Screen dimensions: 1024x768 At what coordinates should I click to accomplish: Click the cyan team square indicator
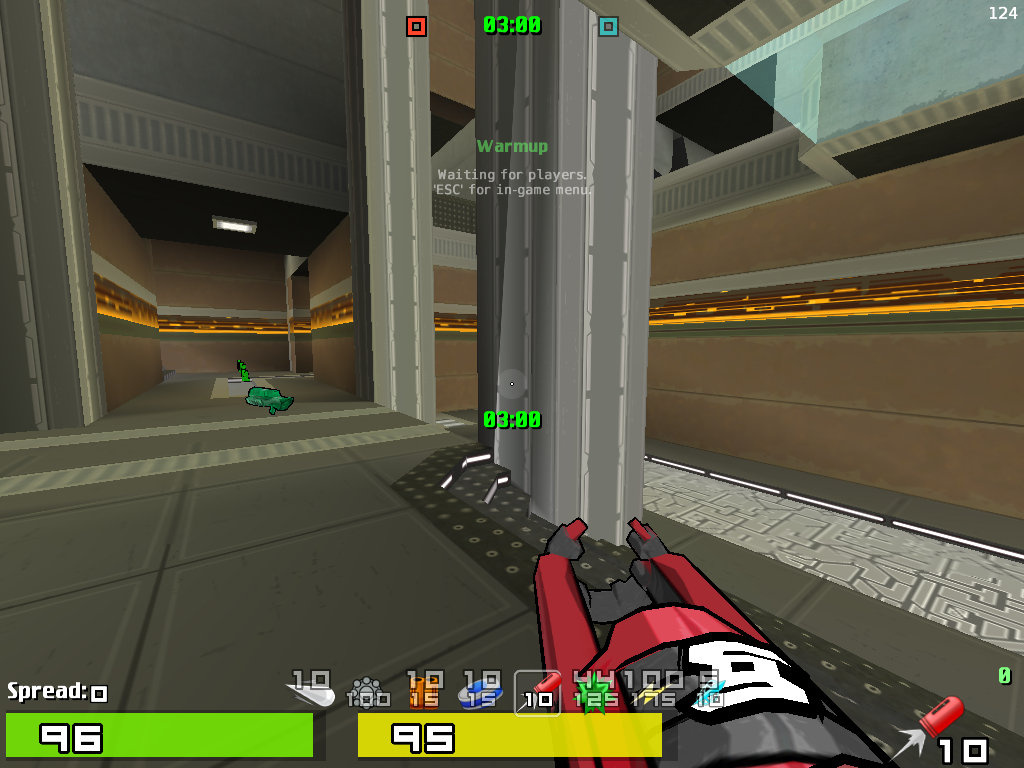pos(608,26)
